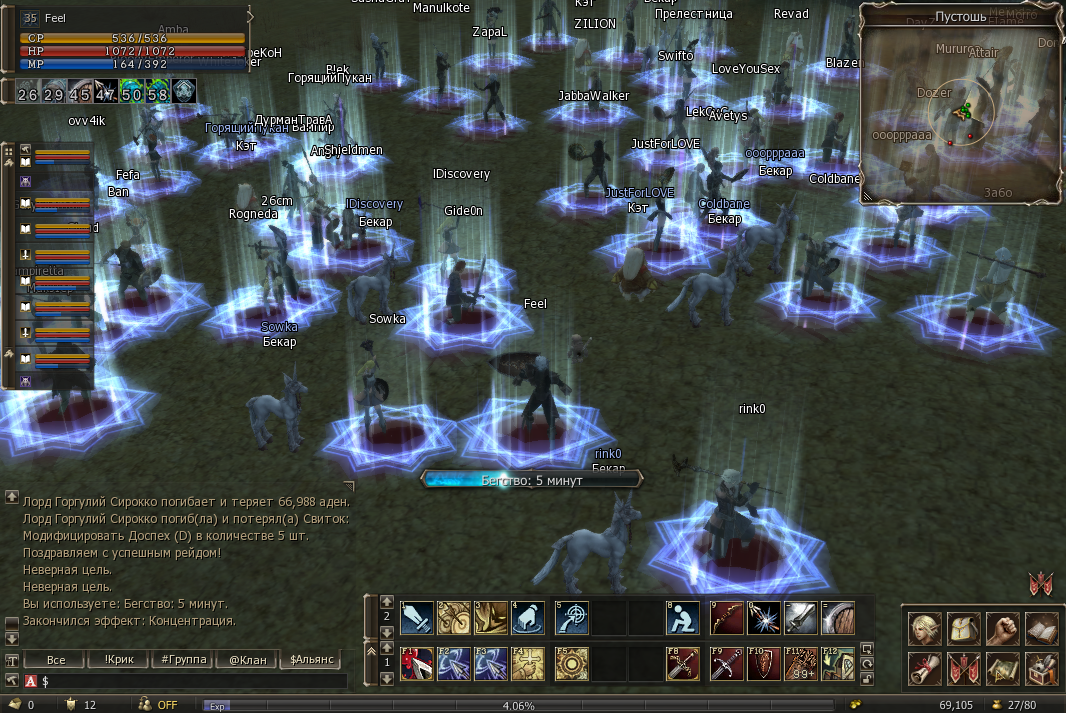Open the inventory bag icon
The image size is (1066, 713).
click(x=963, y=628)
